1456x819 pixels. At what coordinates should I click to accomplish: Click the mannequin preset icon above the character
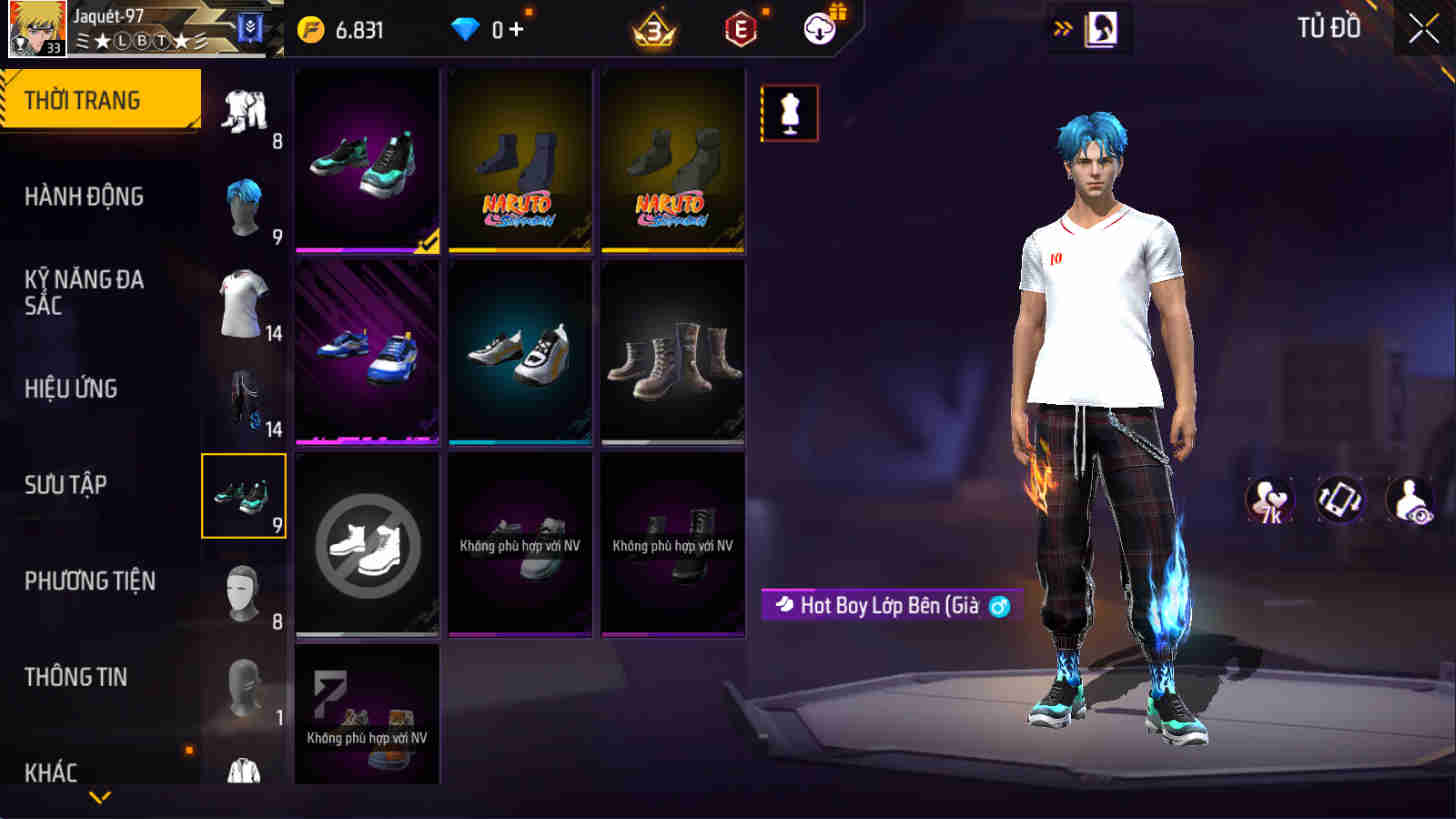[789, 112]
